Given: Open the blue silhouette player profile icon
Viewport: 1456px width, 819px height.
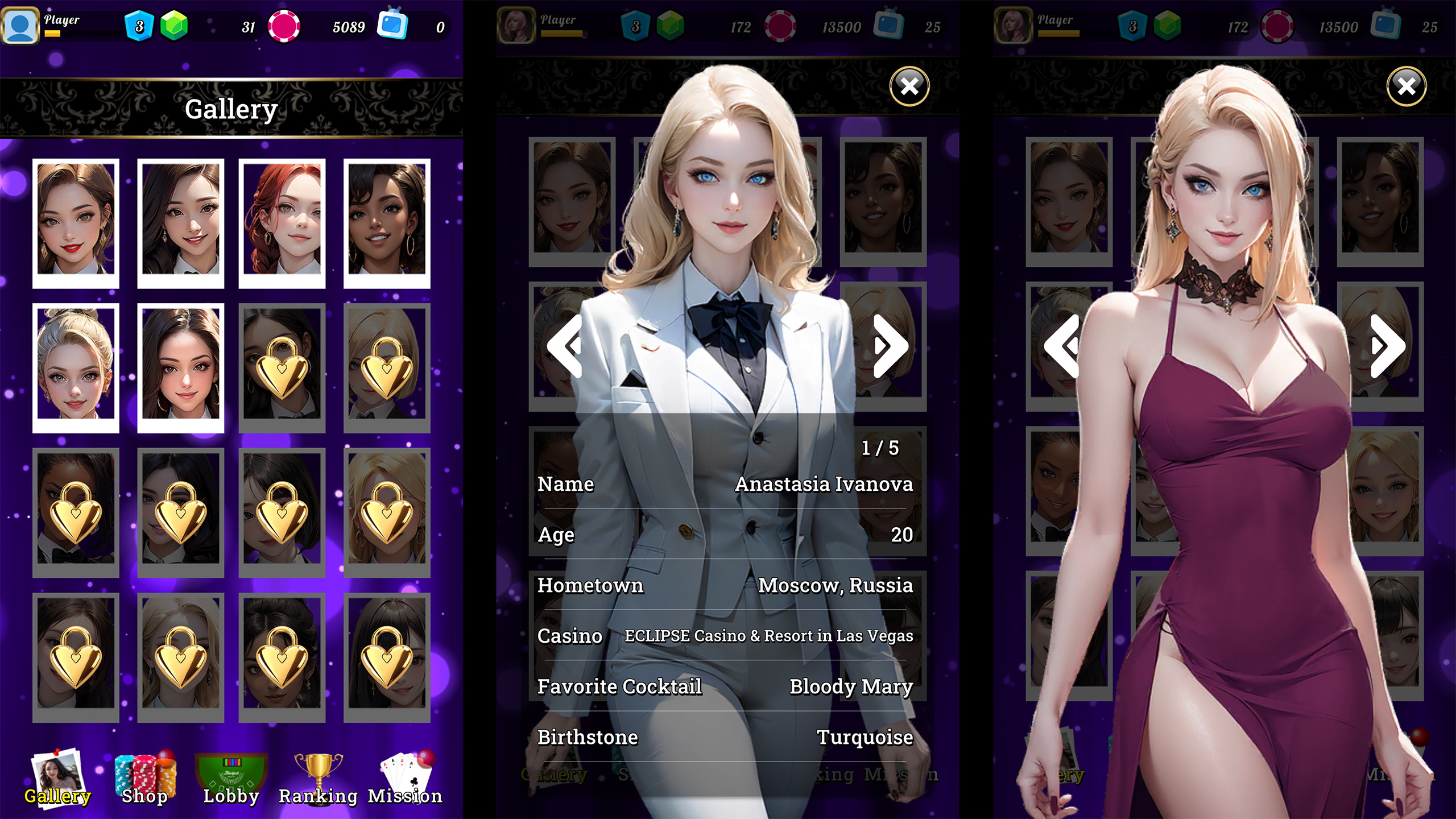Looking at the screenshot, I should click(20, 26).
